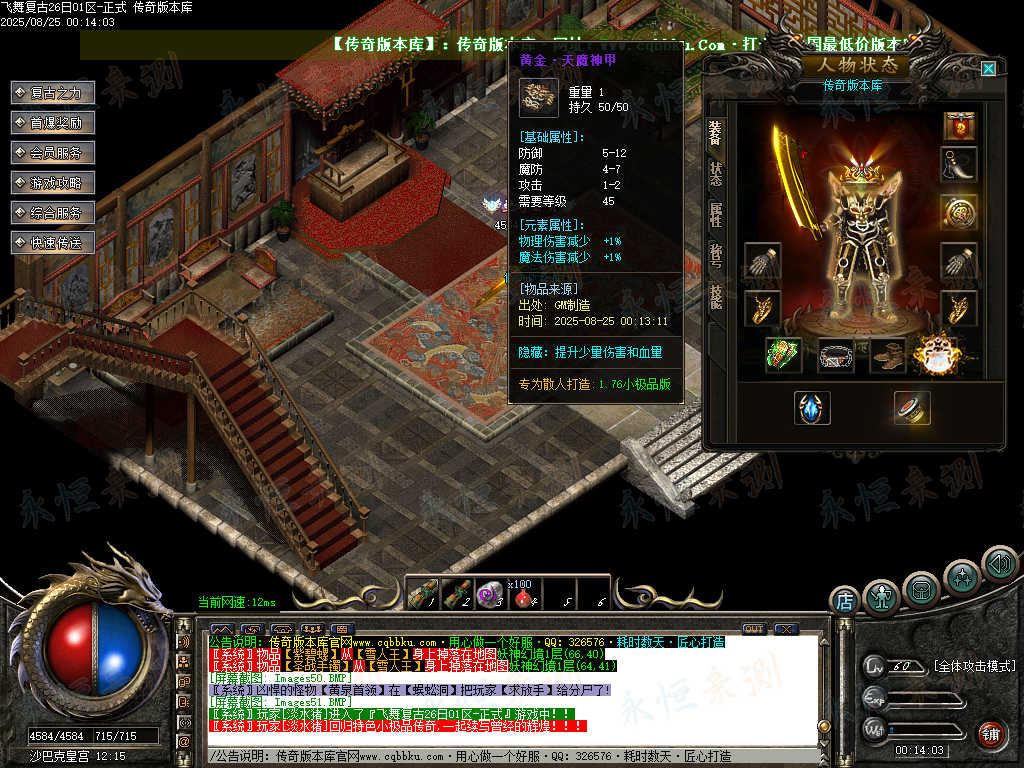Open the 店 shop round button

coord(845,601)
